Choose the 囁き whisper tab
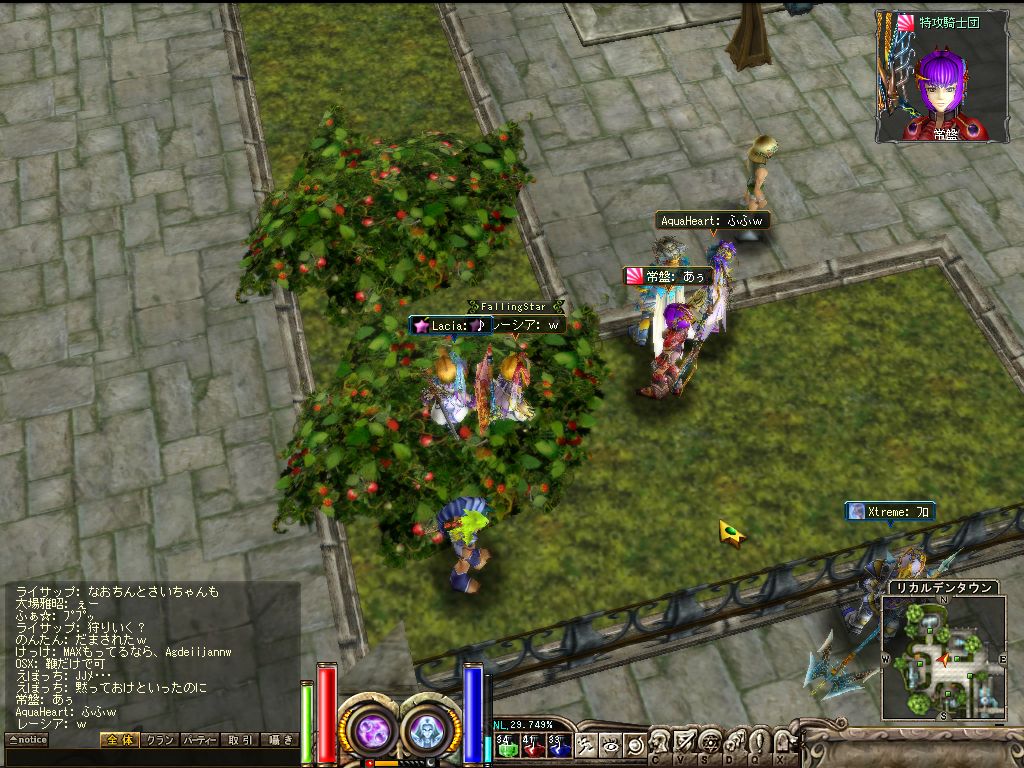 click(279, 740)
